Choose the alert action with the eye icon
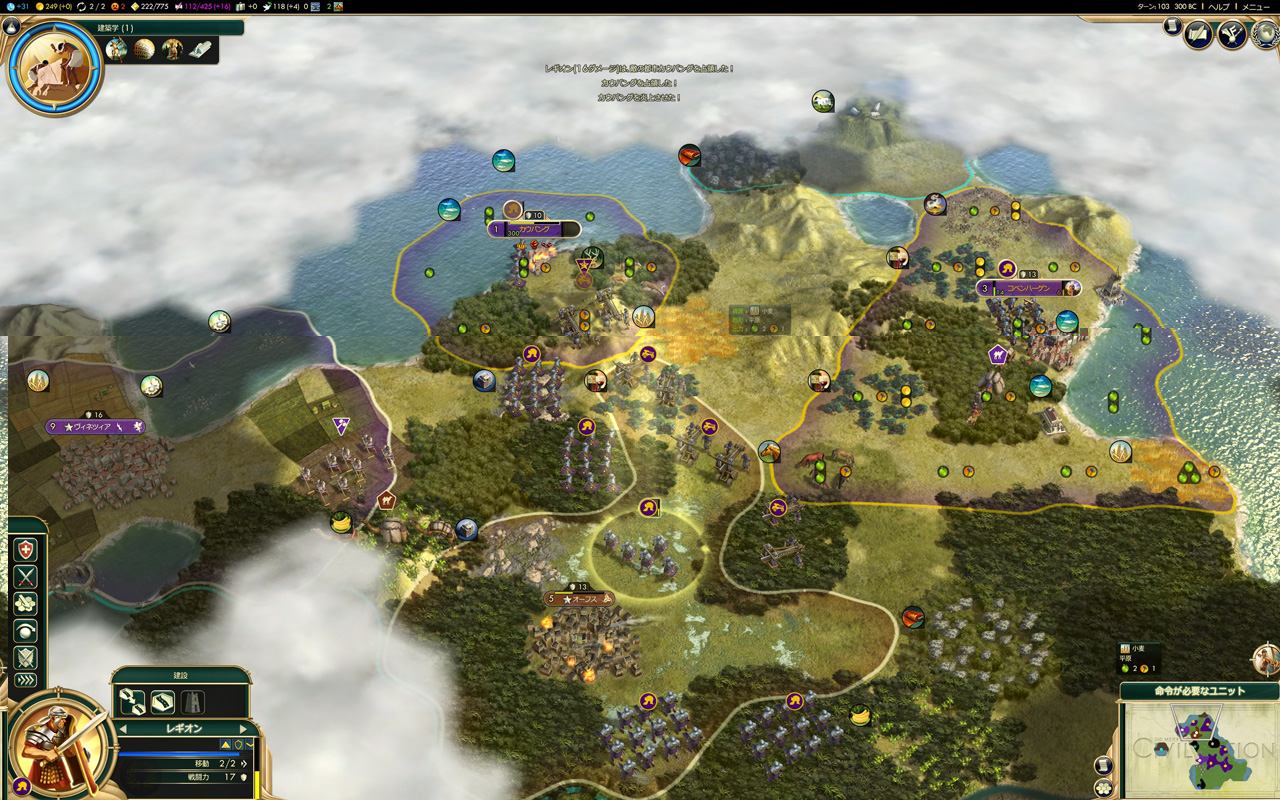Viewport: 1280px width, 800px height. point(25,631)
